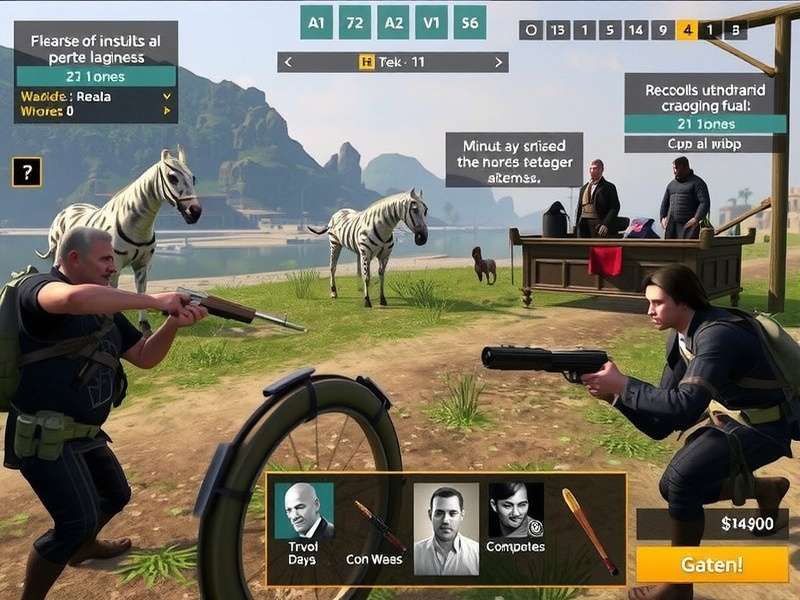800x600 pixels.
Task: Select the Compates character portrait
Action: [516, 511]
